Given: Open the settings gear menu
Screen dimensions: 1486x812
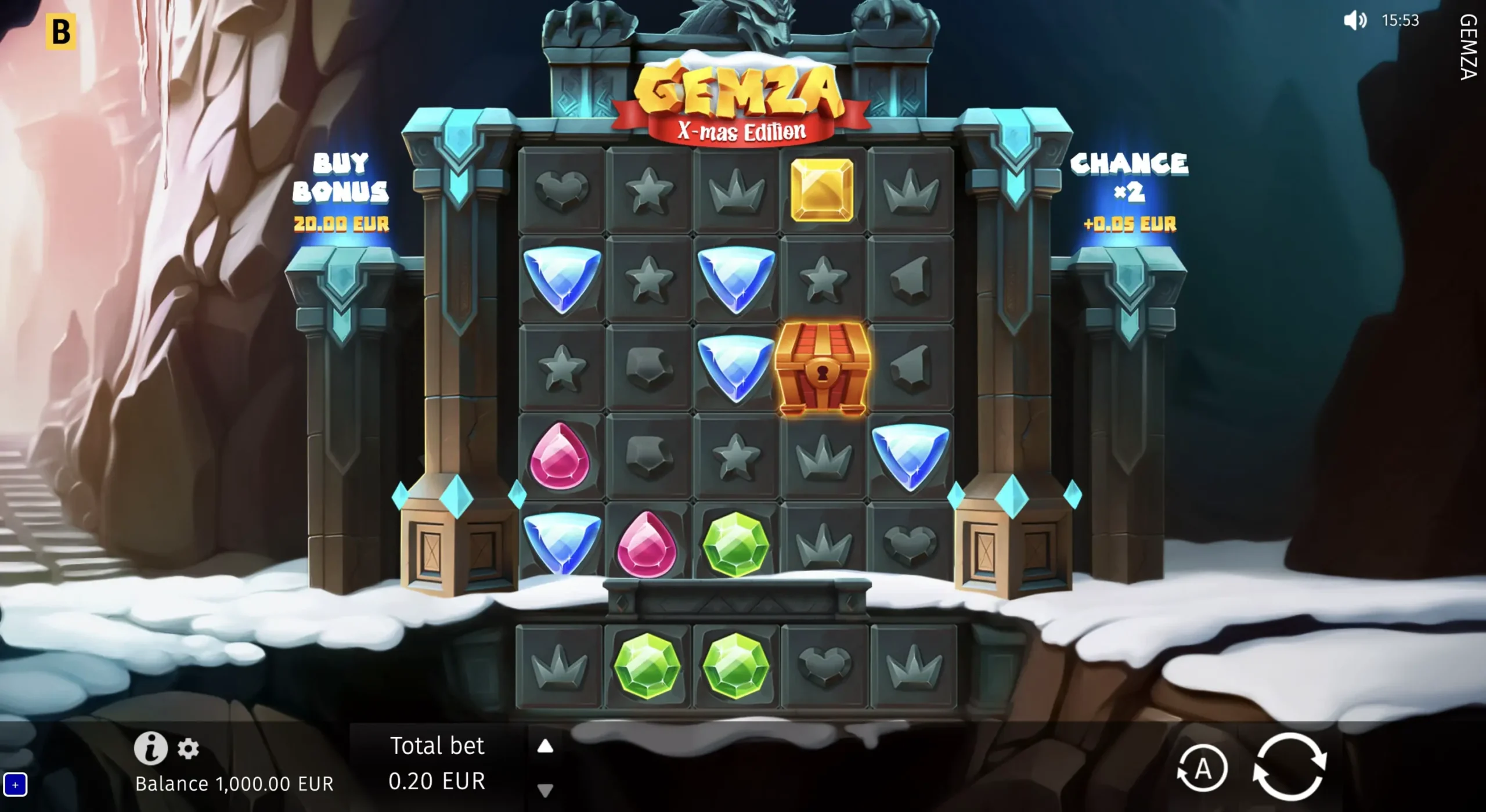Looking at the screenshot, I should [x=187, y=749].
